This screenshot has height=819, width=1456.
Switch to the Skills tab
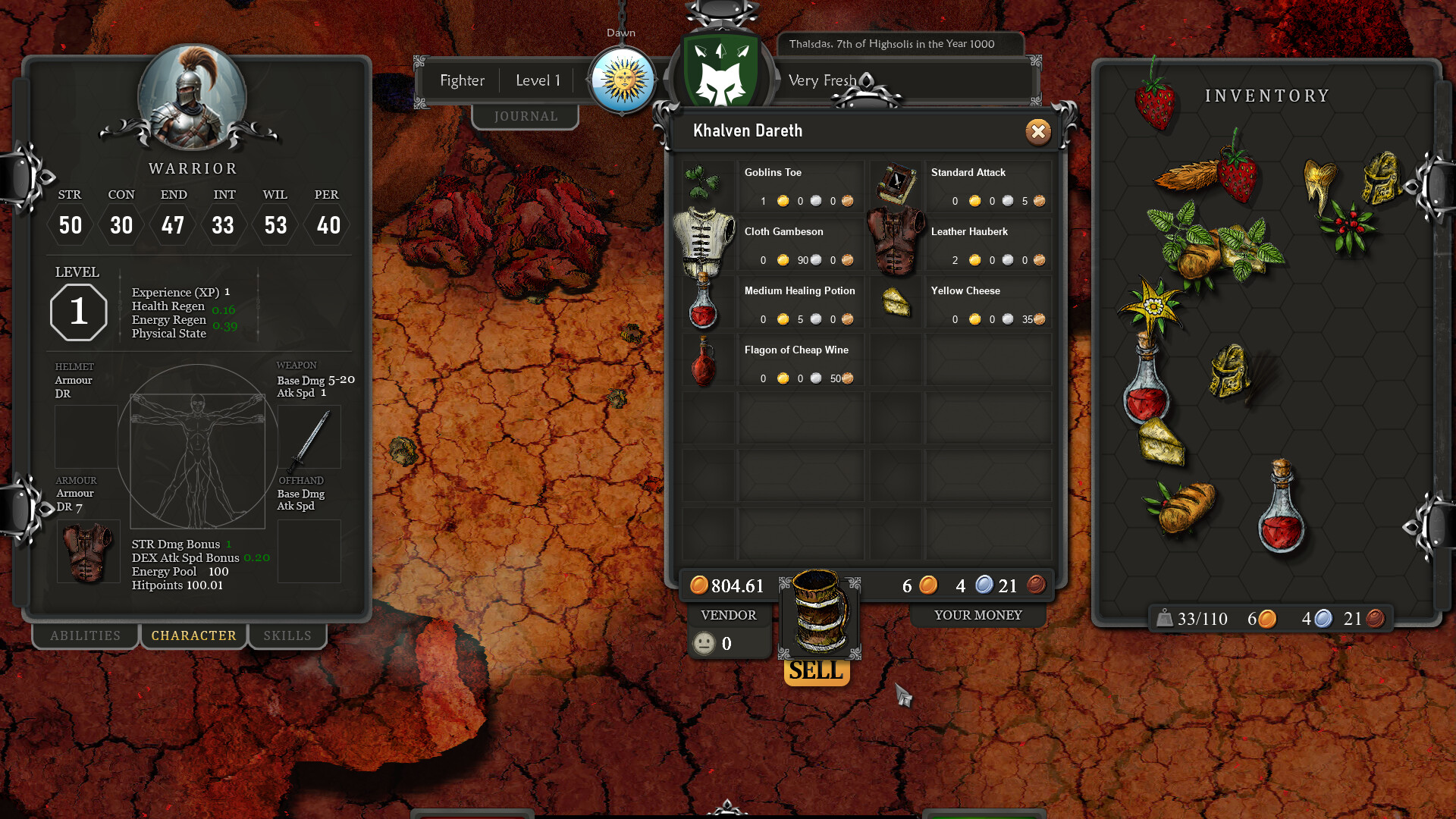tap(288, 635)
